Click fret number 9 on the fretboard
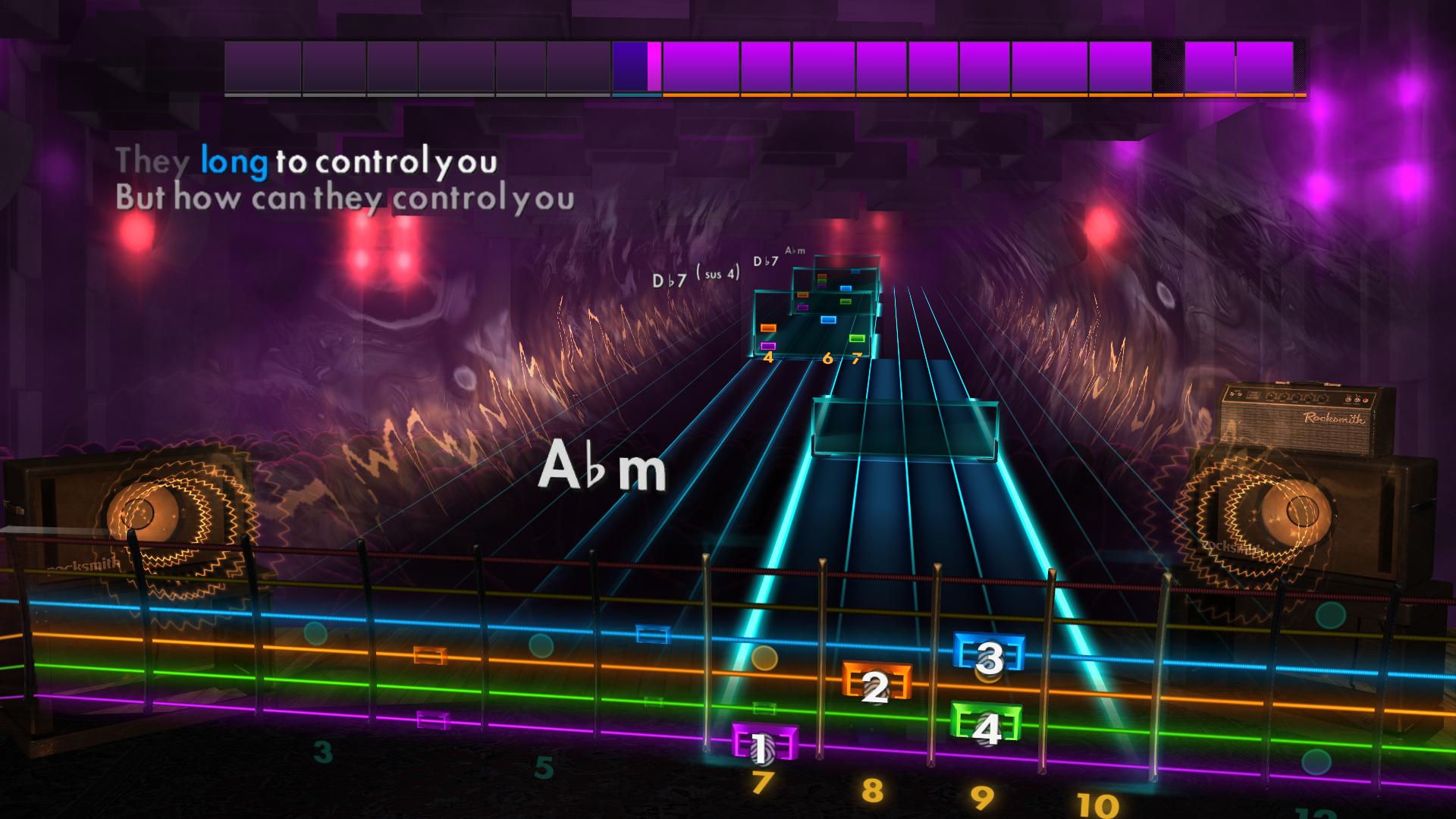Viewport: 1456px width, 819px height. [x=982, y=795]
